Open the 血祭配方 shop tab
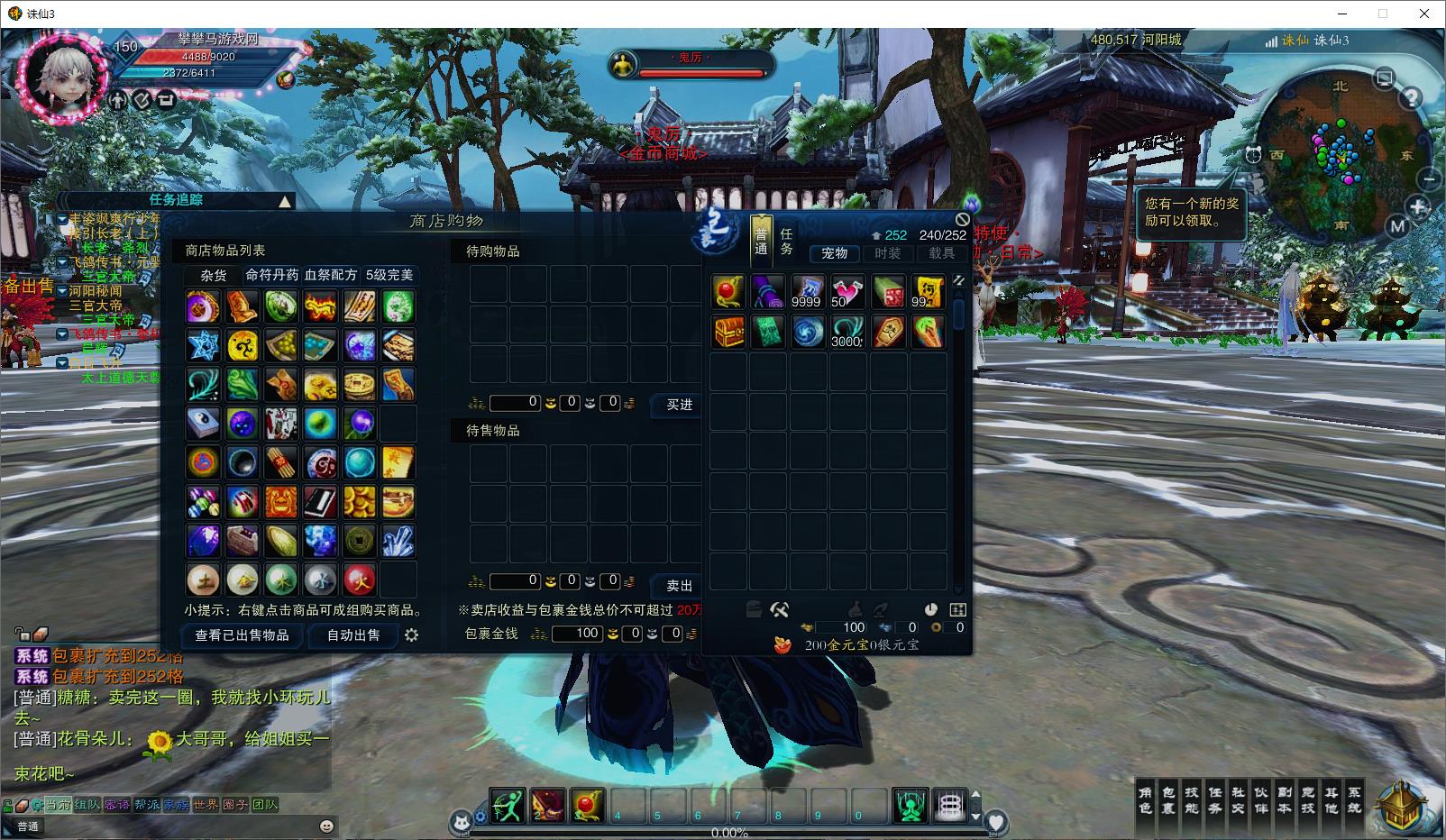Viewport: 1446px width, 840px height. point(331,275)
